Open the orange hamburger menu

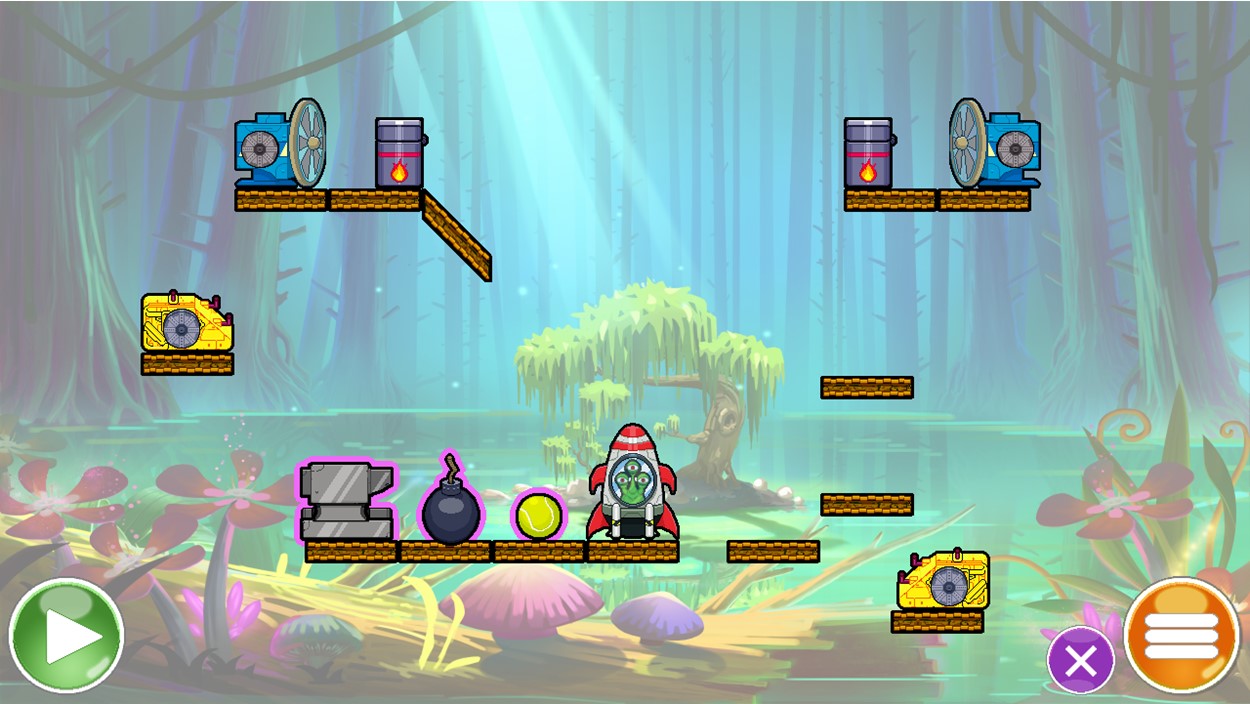click(x=1181, y=635)
